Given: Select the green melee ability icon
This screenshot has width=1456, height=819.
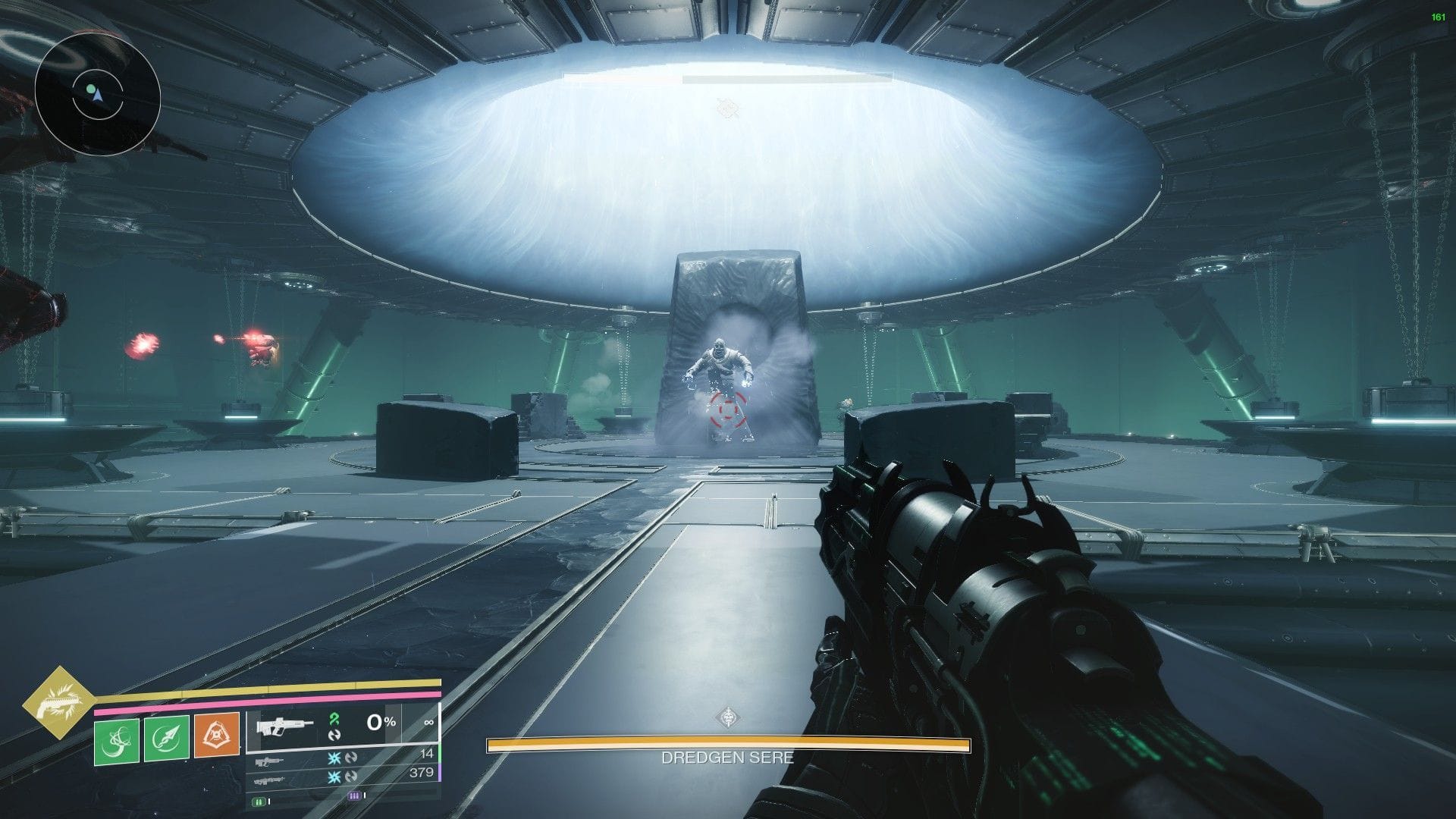Looking at the screenshot, I should tap(166, 739).
